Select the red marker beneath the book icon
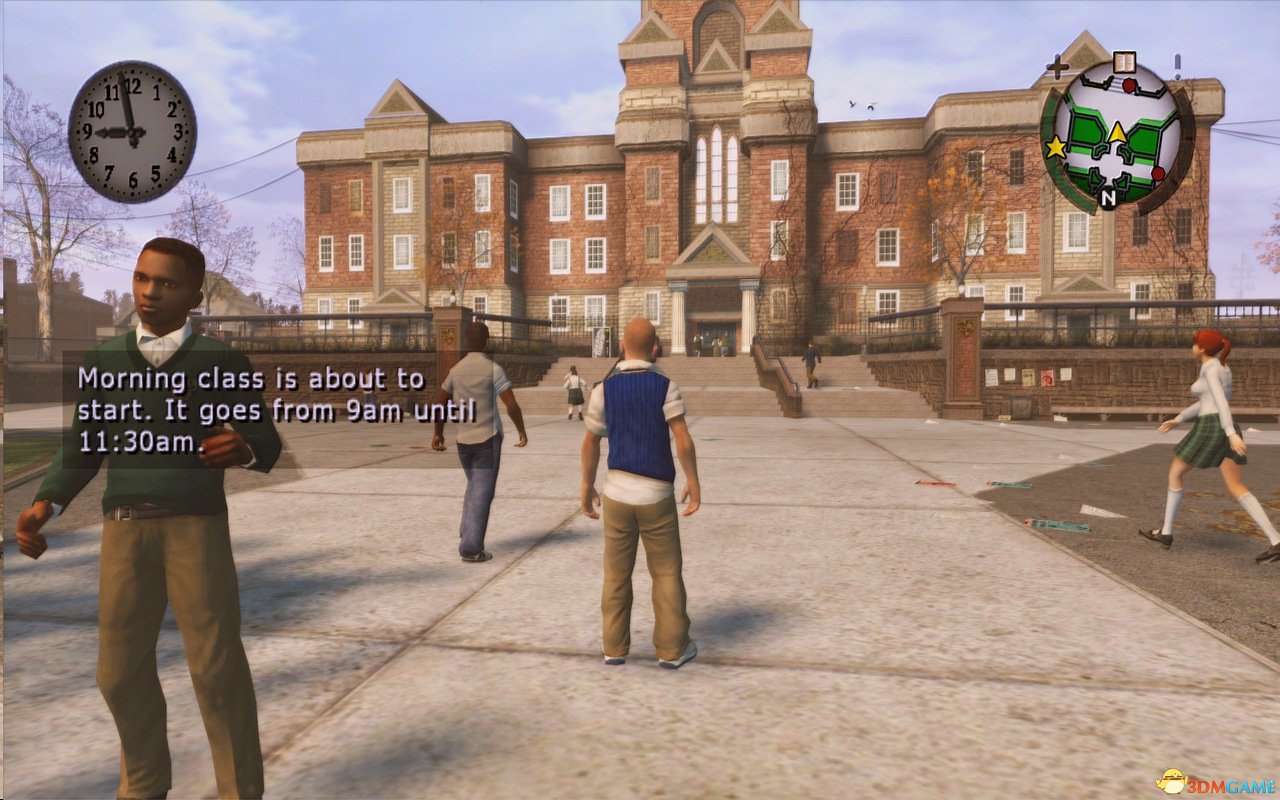 (x=1129, y=86)
